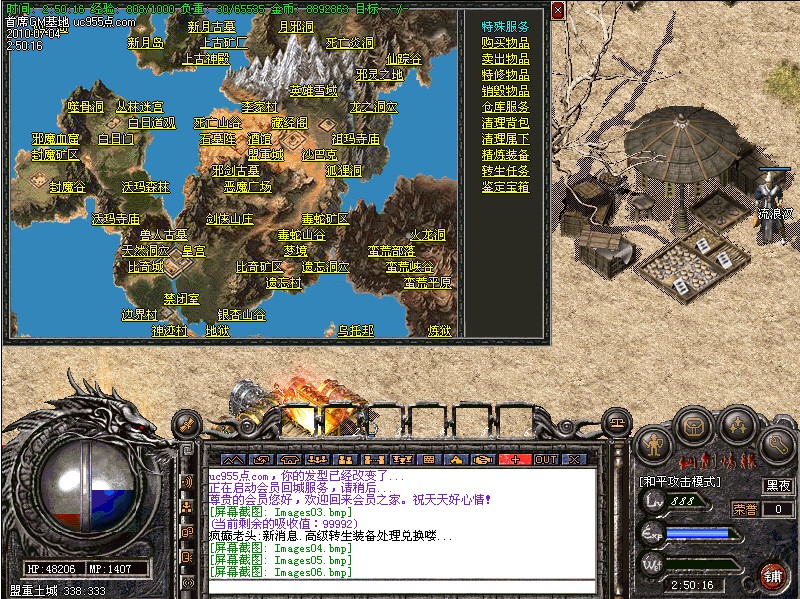
Task: Select the 乌托邦 map link
Action: pyautogui.click(x=355, y=330)
